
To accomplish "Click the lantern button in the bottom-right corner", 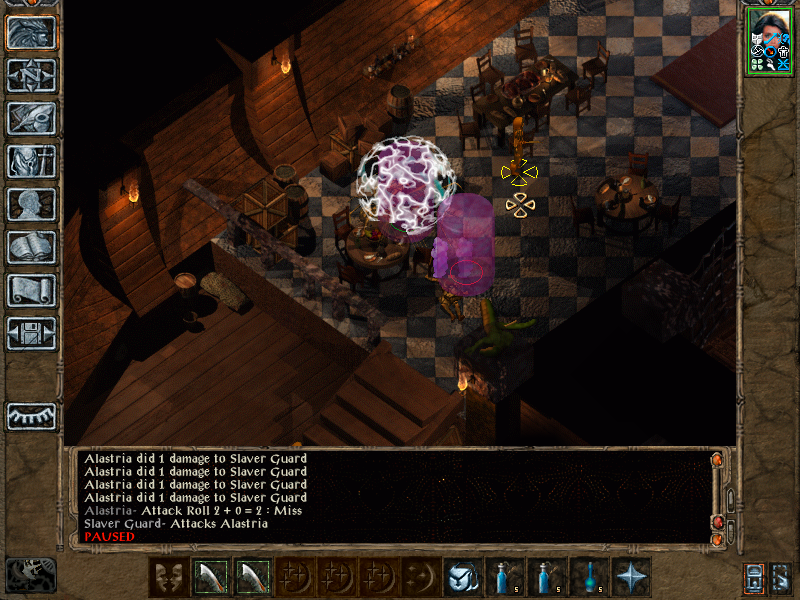I will (x=754, y=578).
